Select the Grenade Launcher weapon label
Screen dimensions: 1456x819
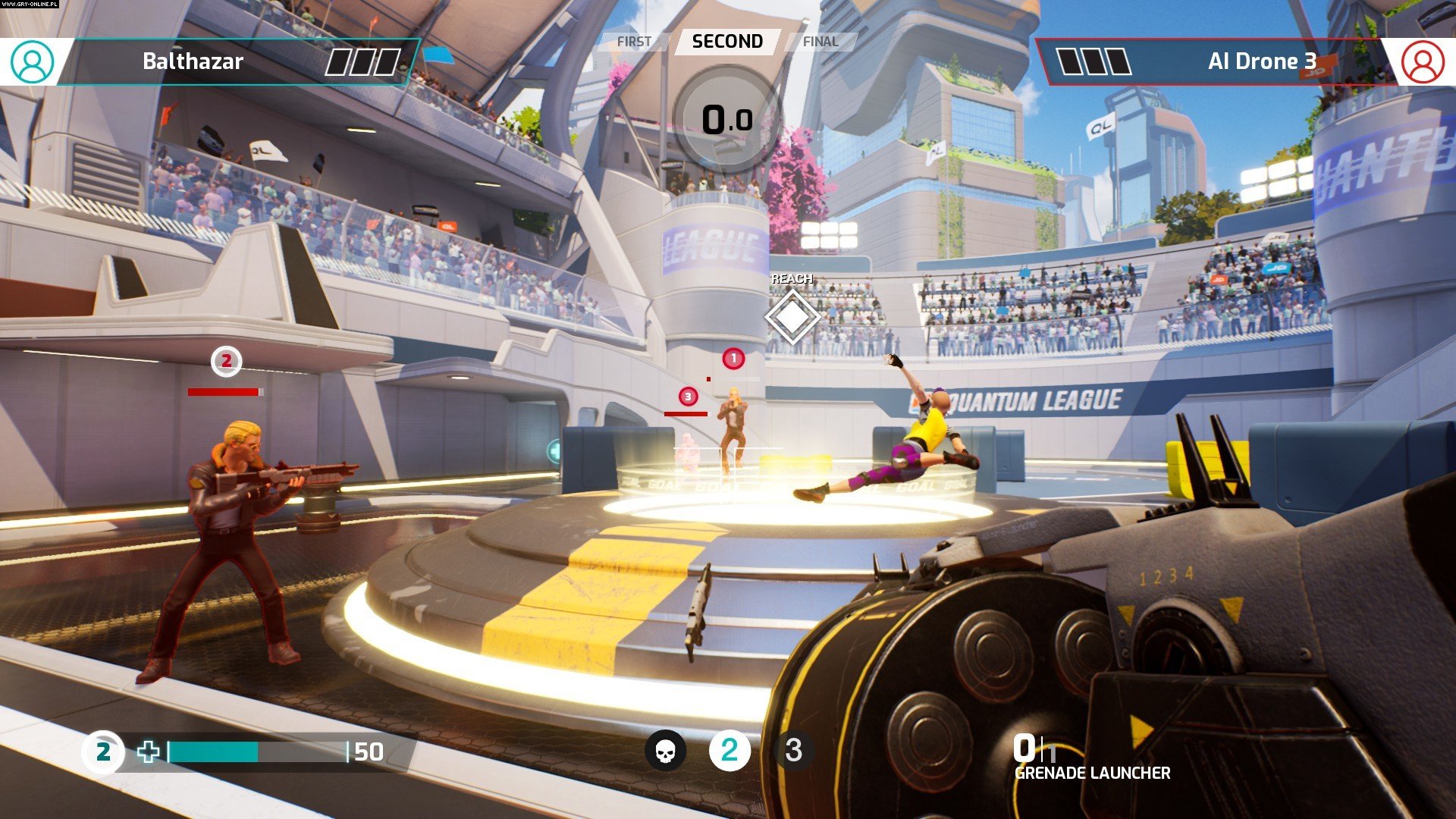click(1092, 773)
